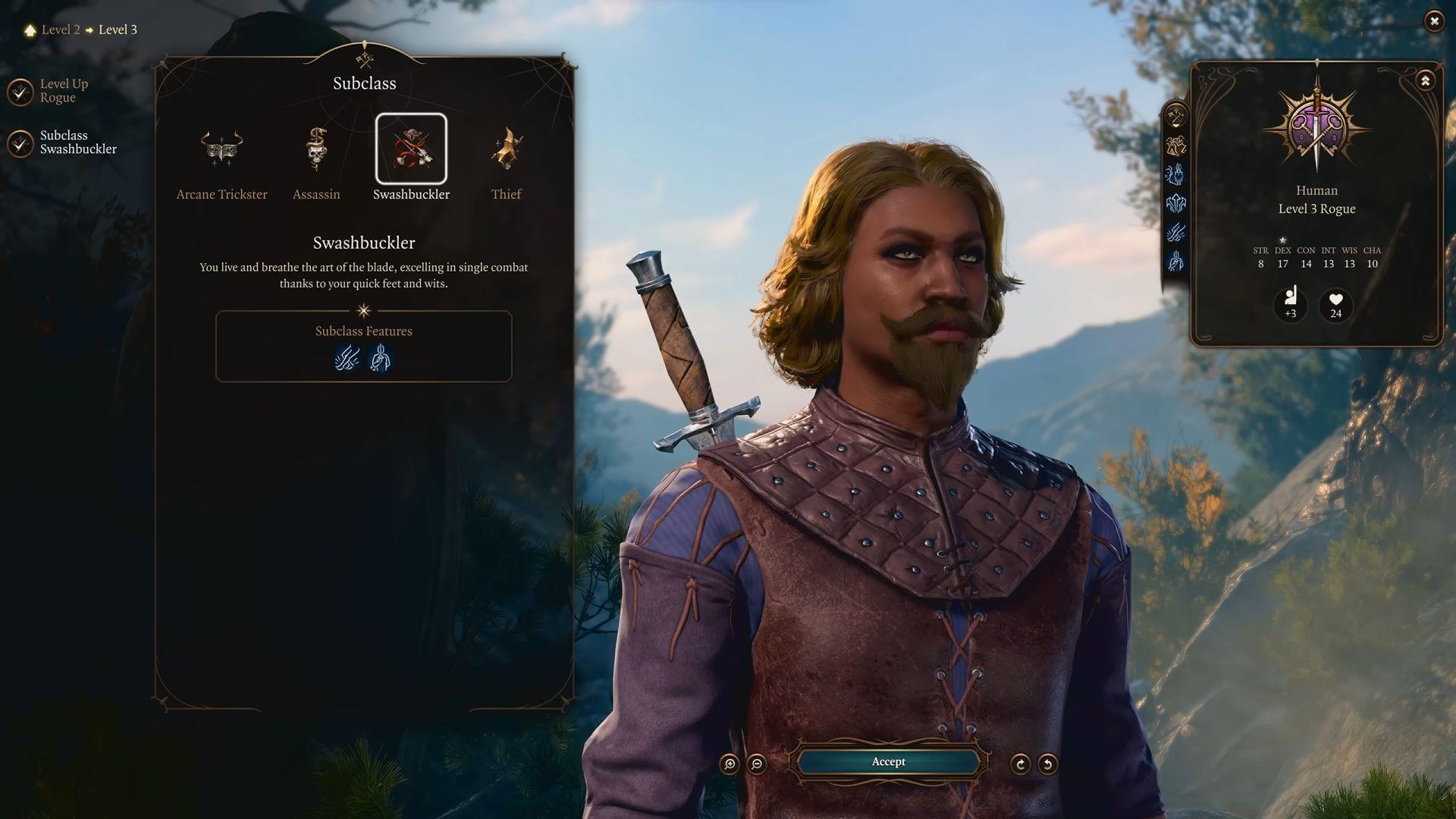This screenshot has width=1456, height=819.
Task: Click the Rakish Audacity subclass feature icon
Action: (x=381, y=359)
